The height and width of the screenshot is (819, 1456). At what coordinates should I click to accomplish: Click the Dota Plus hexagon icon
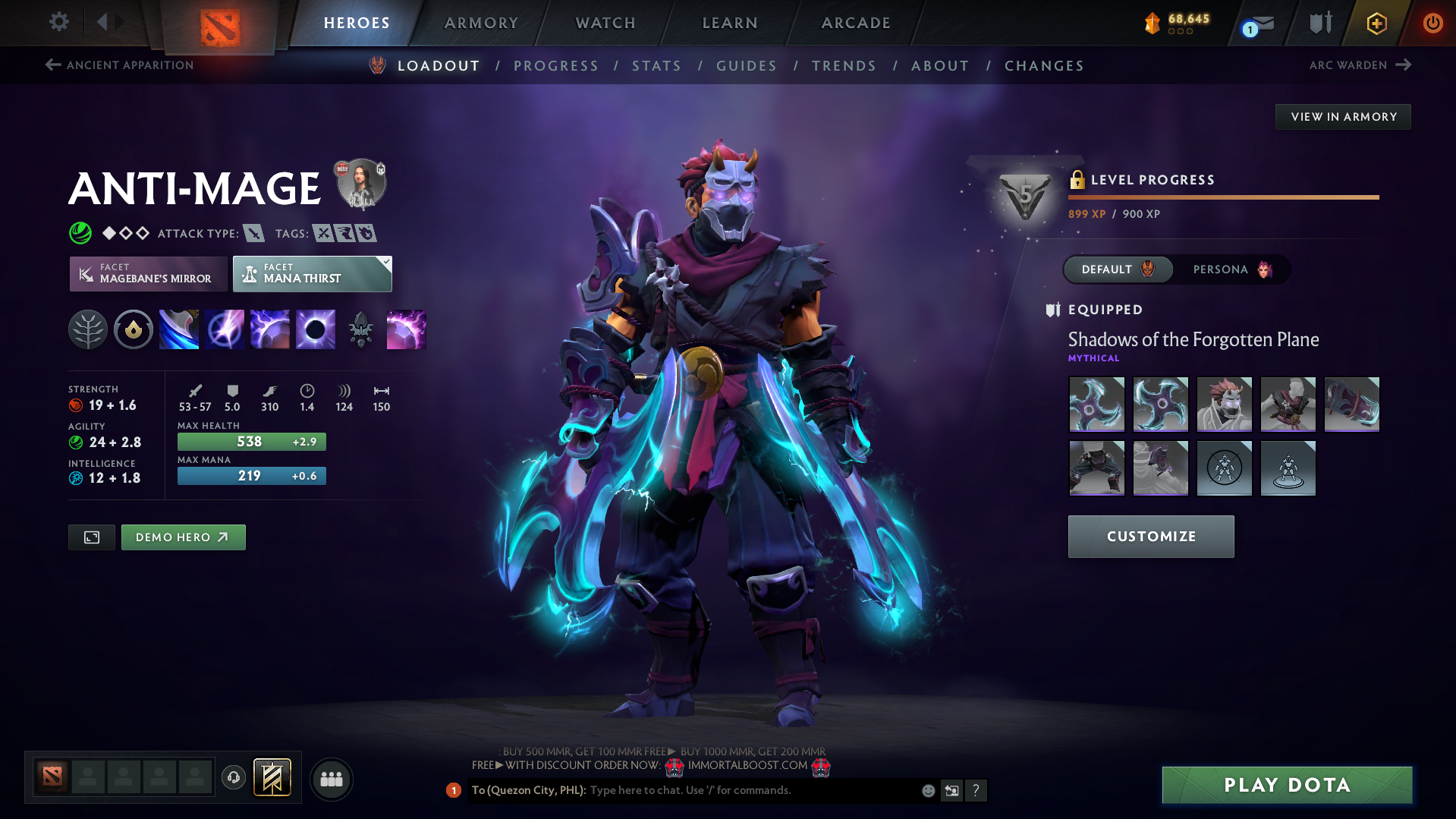[x=1375, y=23]
